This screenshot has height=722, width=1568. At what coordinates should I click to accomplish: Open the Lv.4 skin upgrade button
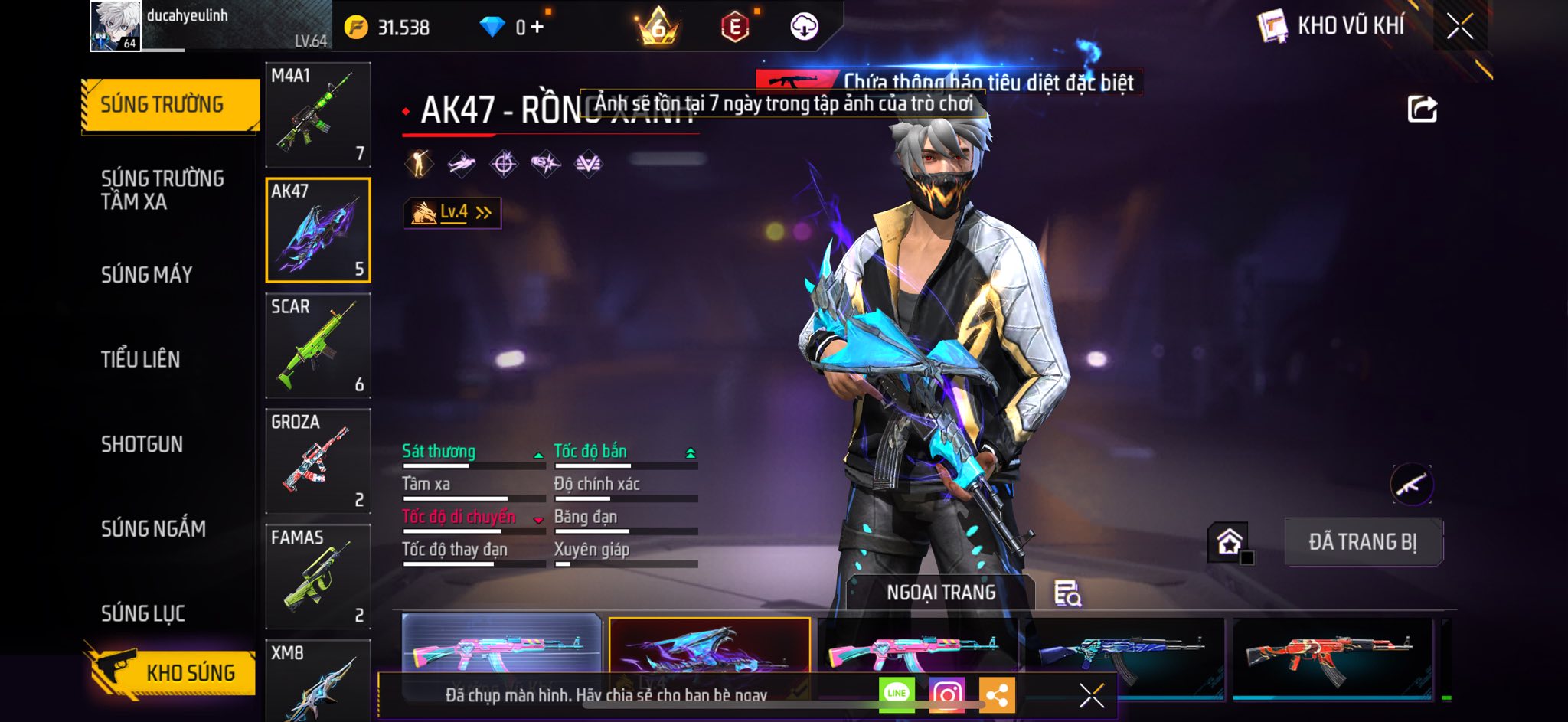click(452, 213)
